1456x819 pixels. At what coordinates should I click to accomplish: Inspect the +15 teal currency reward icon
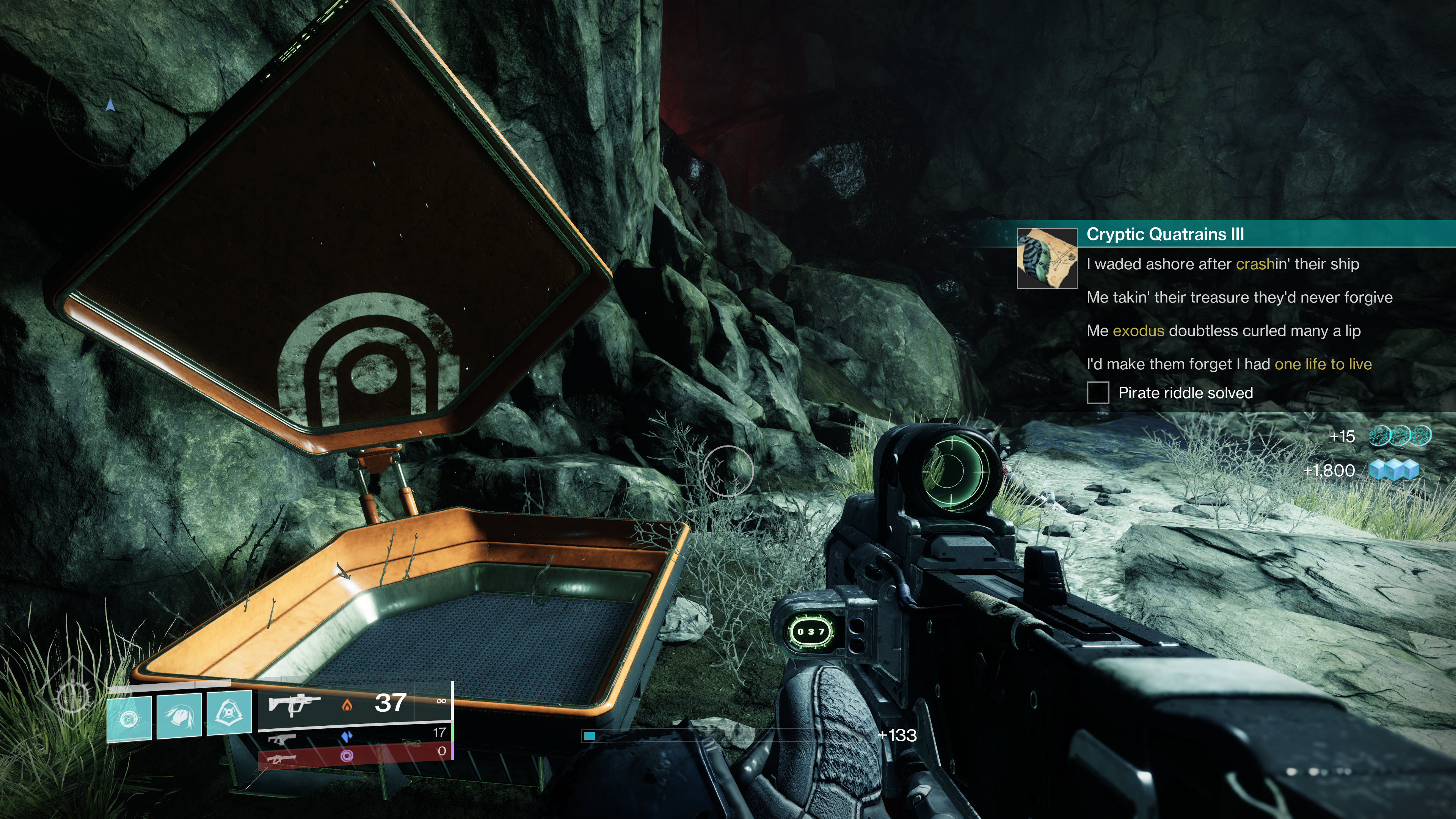(1400, 436)
